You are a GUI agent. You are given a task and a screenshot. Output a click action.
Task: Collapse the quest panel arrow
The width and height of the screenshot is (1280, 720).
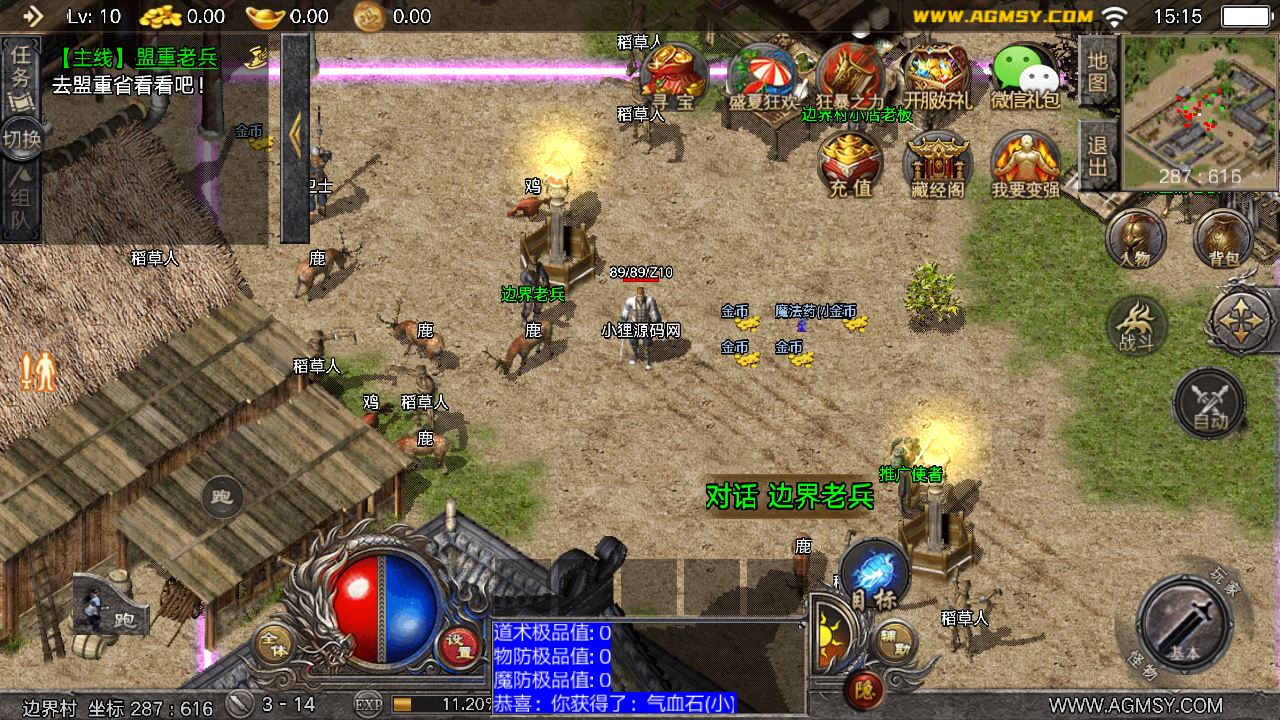tap(295, 138)
